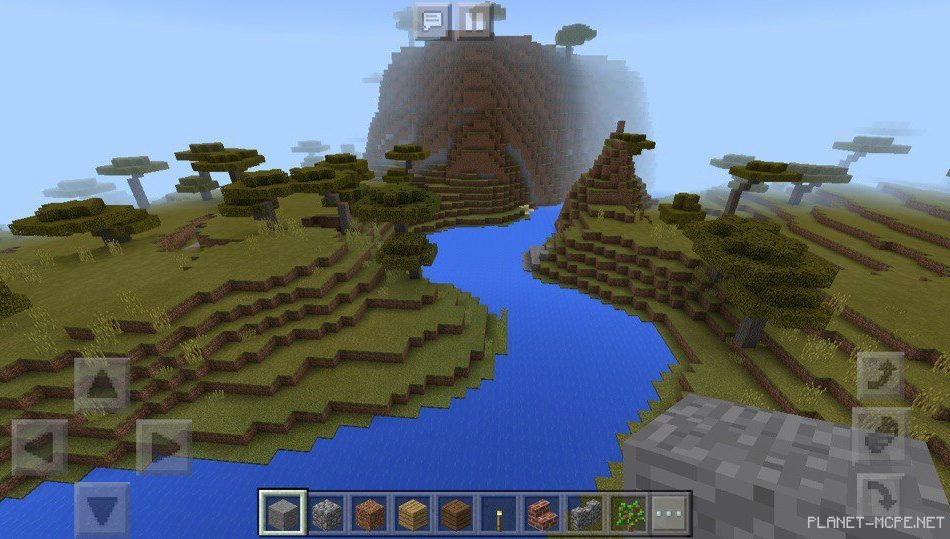
Task: Pick the sapling hotbar slot
Action: coord(627,514)
